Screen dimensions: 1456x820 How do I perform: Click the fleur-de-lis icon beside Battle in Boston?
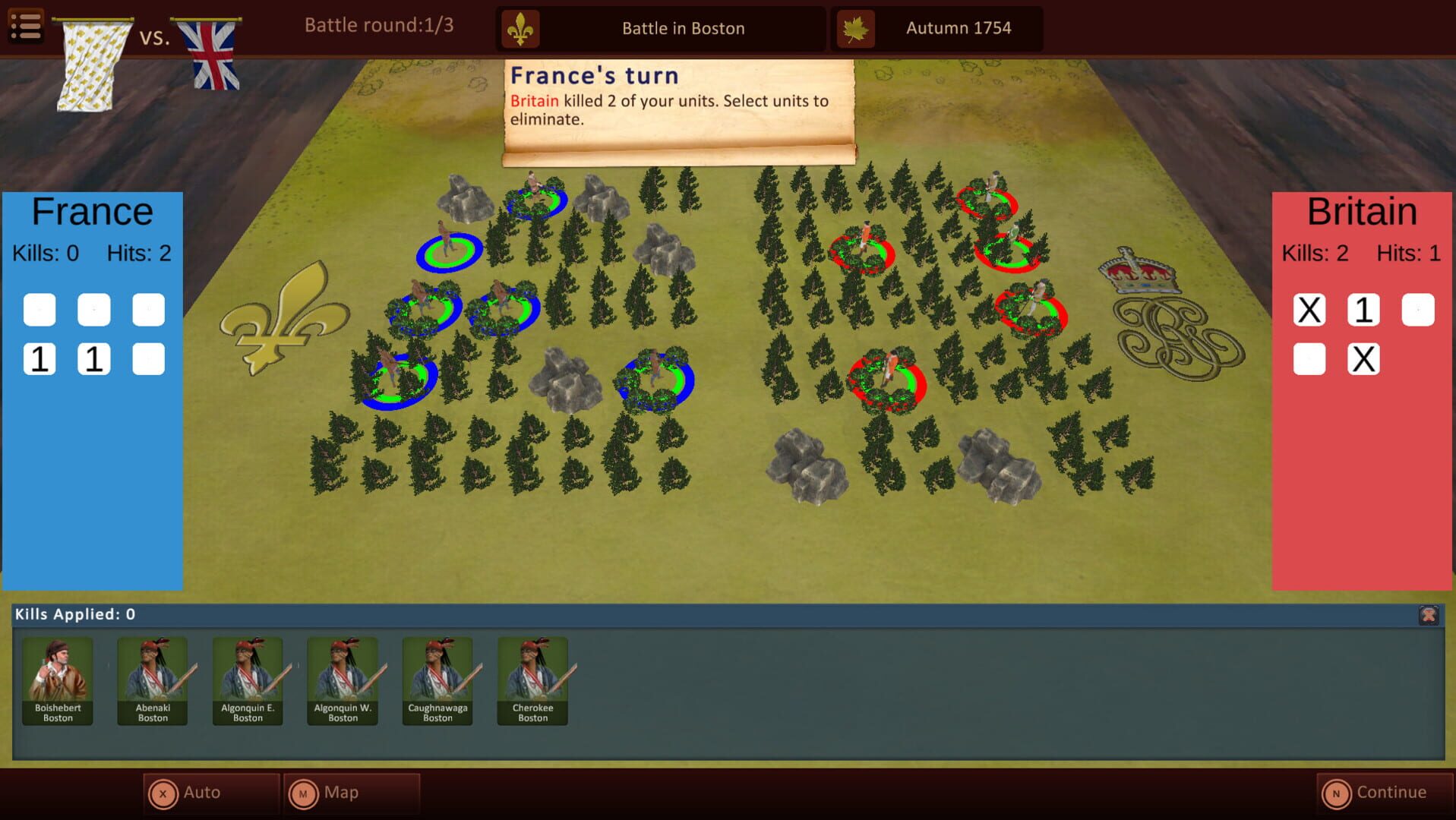click(x=520, y=28)
